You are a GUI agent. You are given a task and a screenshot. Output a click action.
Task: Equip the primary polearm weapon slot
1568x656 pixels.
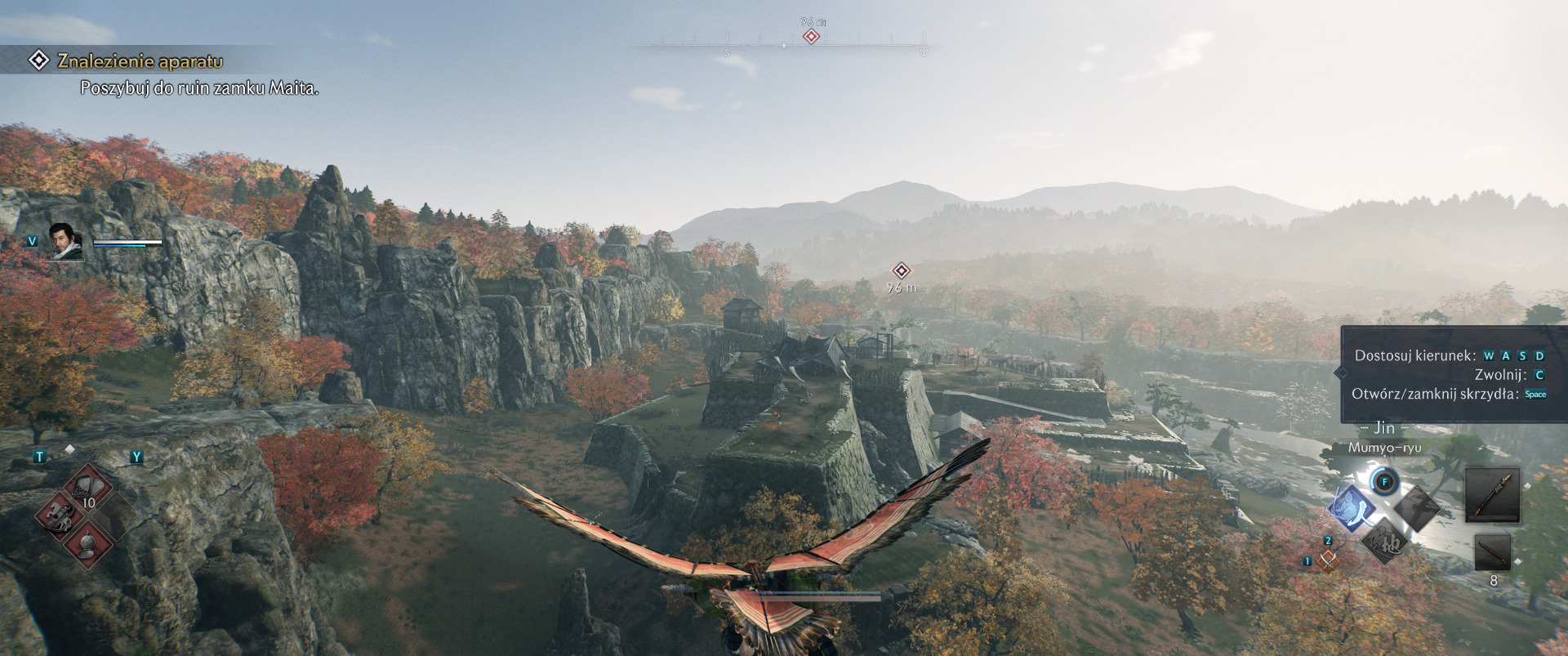(1492, 494)
